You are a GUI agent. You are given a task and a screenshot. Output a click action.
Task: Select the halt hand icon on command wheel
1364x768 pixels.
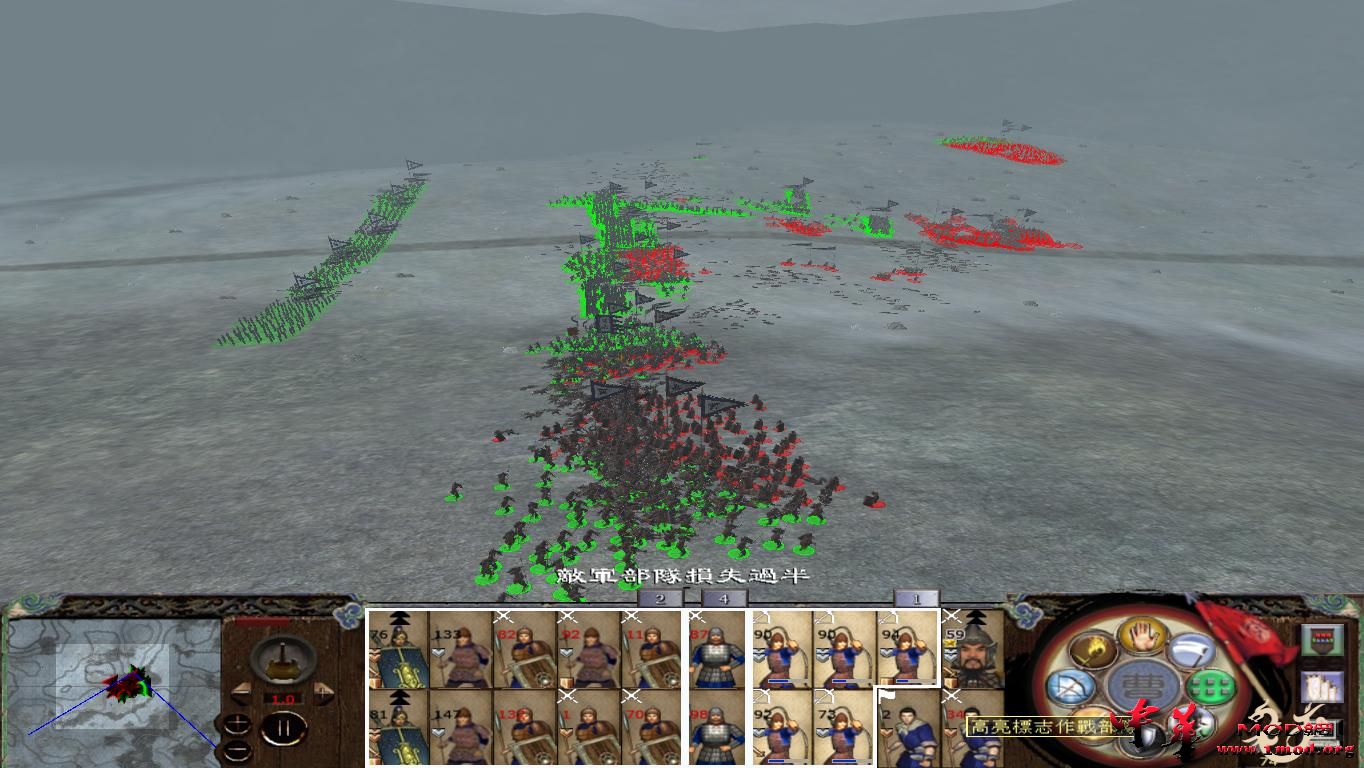pyautogui.click(x=1140, y=636)
